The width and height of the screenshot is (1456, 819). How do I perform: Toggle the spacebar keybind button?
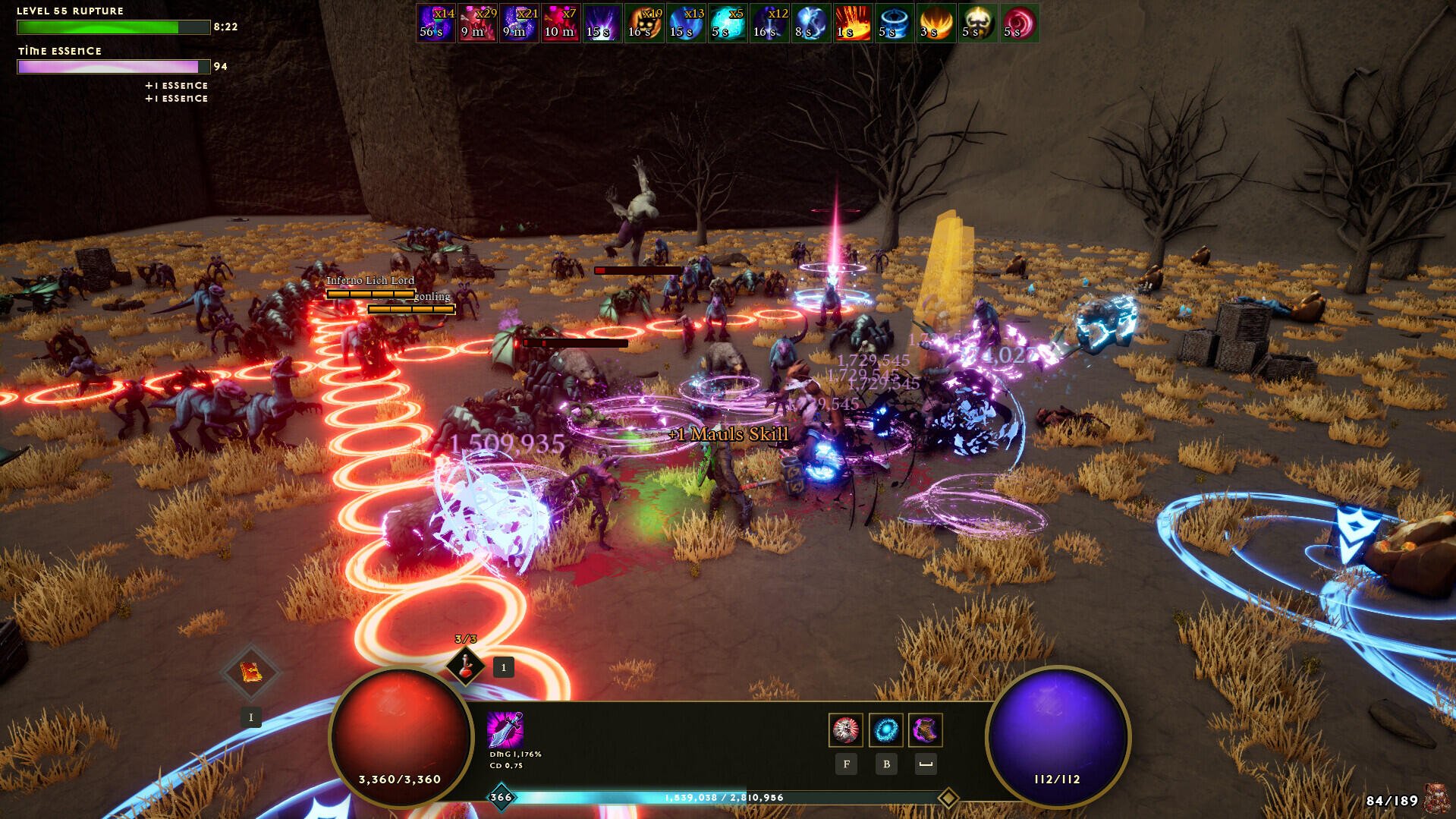pos(925,764)
